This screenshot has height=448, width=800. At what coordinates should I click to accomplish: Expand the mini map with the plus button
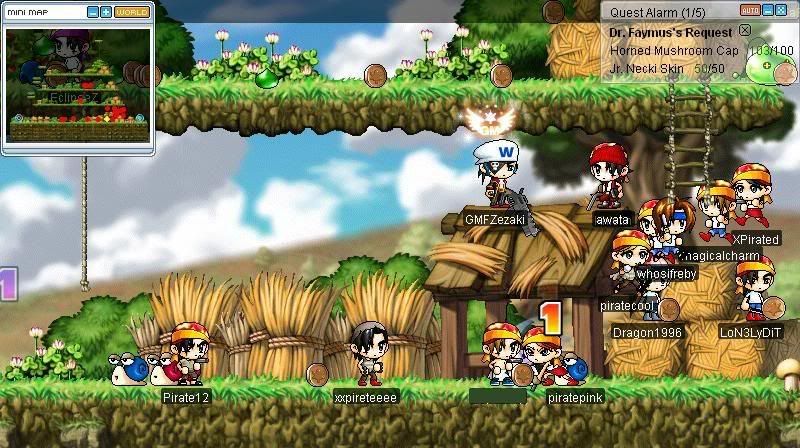pyautogui.click(x=106, y=12)
